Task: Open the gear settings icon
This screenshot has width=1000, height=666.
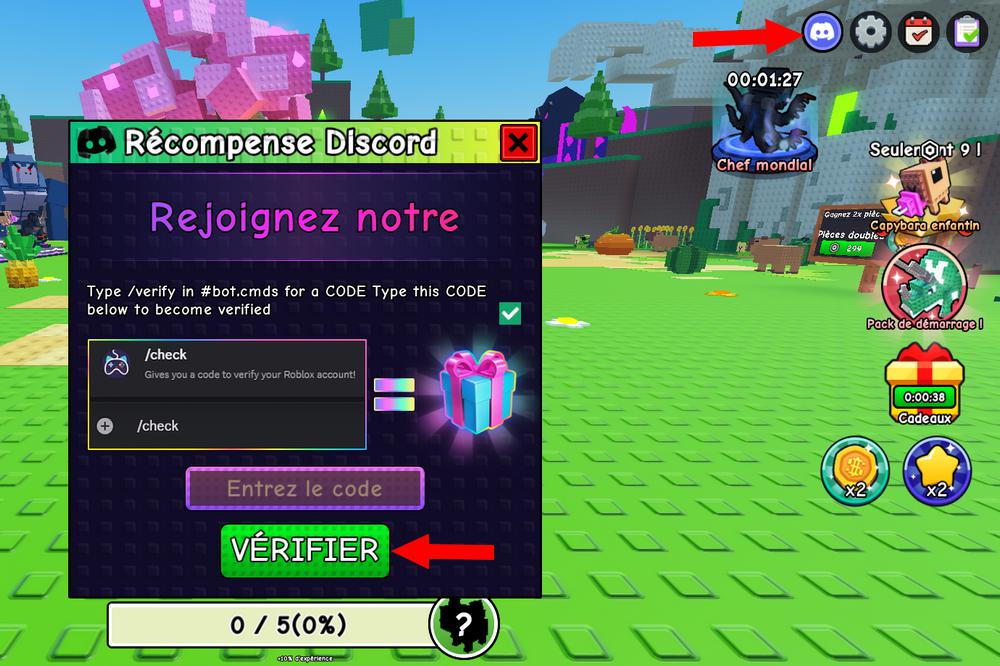Action: [x=870, y=33]
